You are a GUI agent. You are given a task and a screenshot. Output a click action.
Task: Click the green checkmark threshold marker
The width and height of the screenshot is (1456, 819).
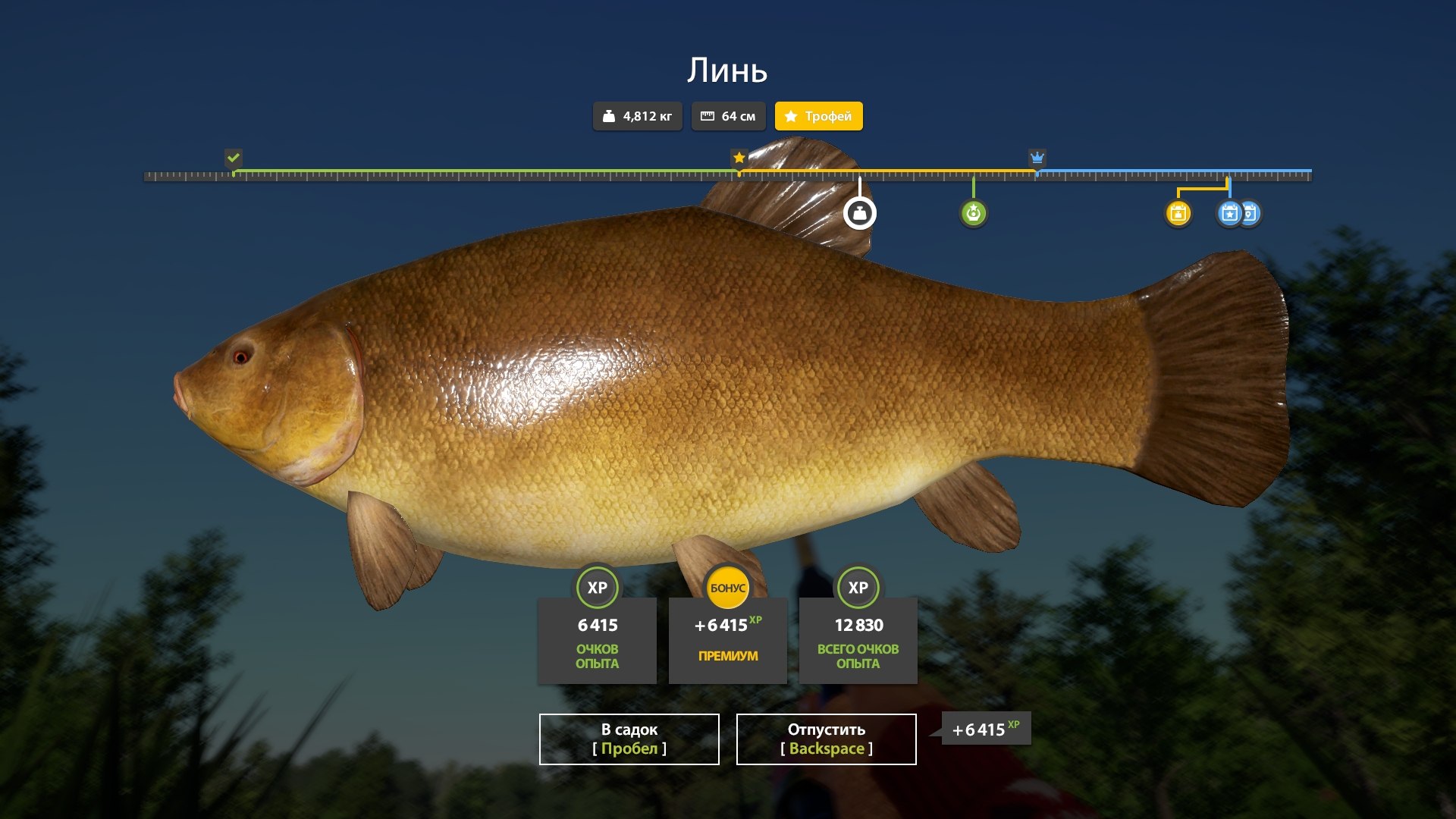coord(234,158)
